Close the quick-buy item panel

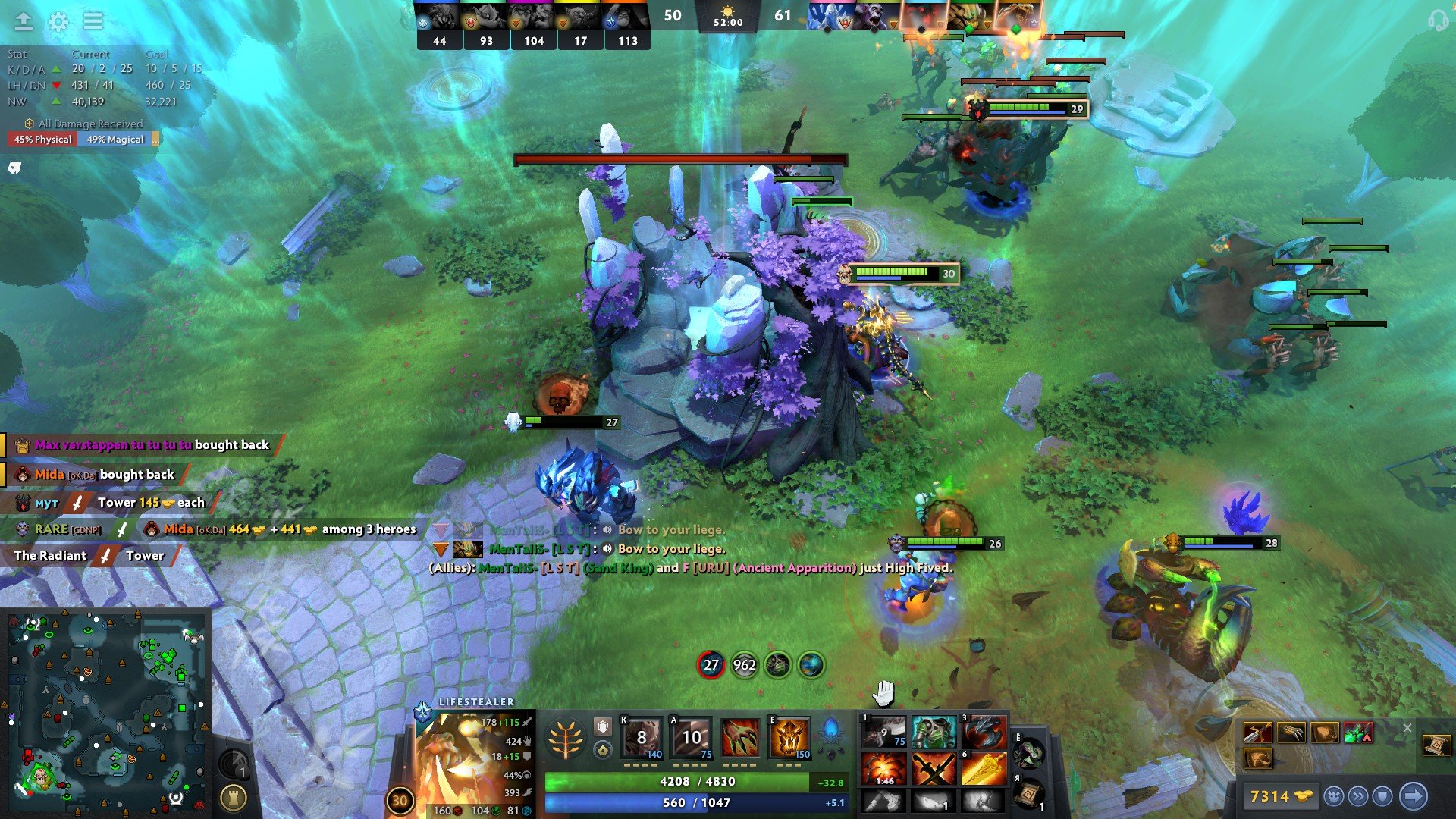pyautogui.click(x=1407, y=728)
